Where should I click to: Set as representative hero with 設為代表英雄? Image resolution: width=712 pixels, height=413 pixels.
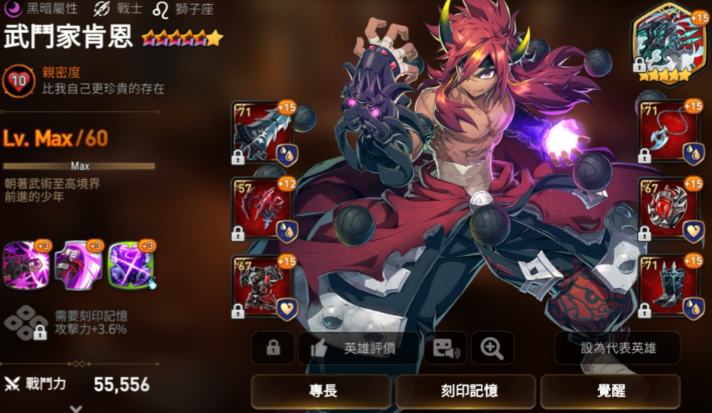(x=608, y=348)
